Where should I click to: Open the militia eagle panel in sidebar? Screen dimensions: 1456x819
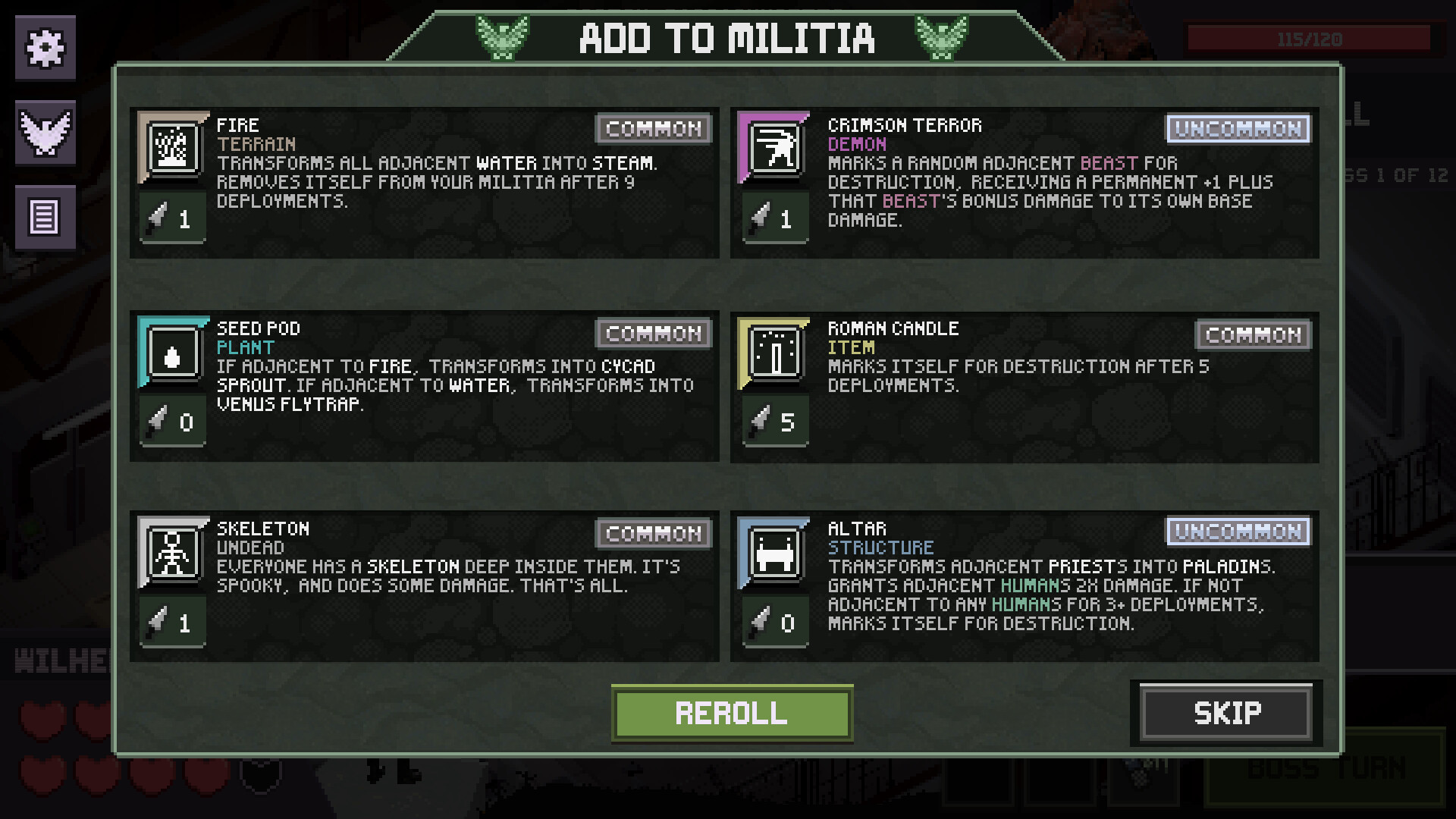coord(46,133)
